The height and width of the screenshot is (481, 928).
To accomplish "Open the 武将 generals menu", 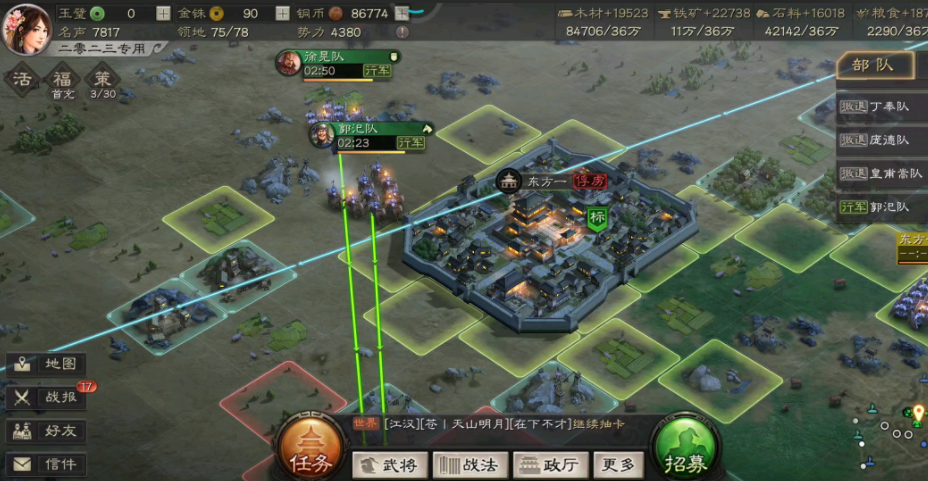I will [390, 465].
